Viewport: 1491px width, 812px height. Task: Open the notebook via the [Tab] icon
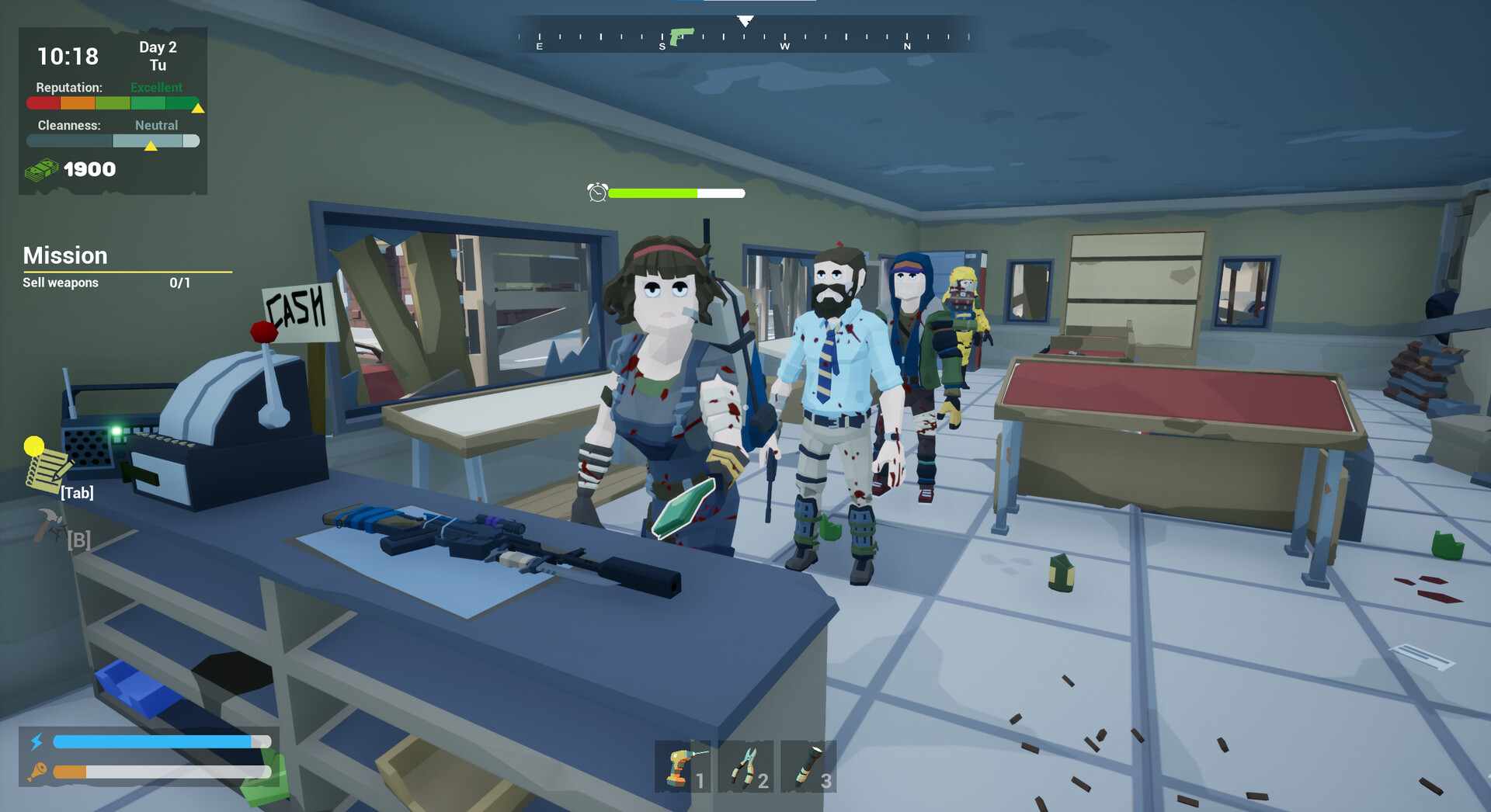(45, 472)
